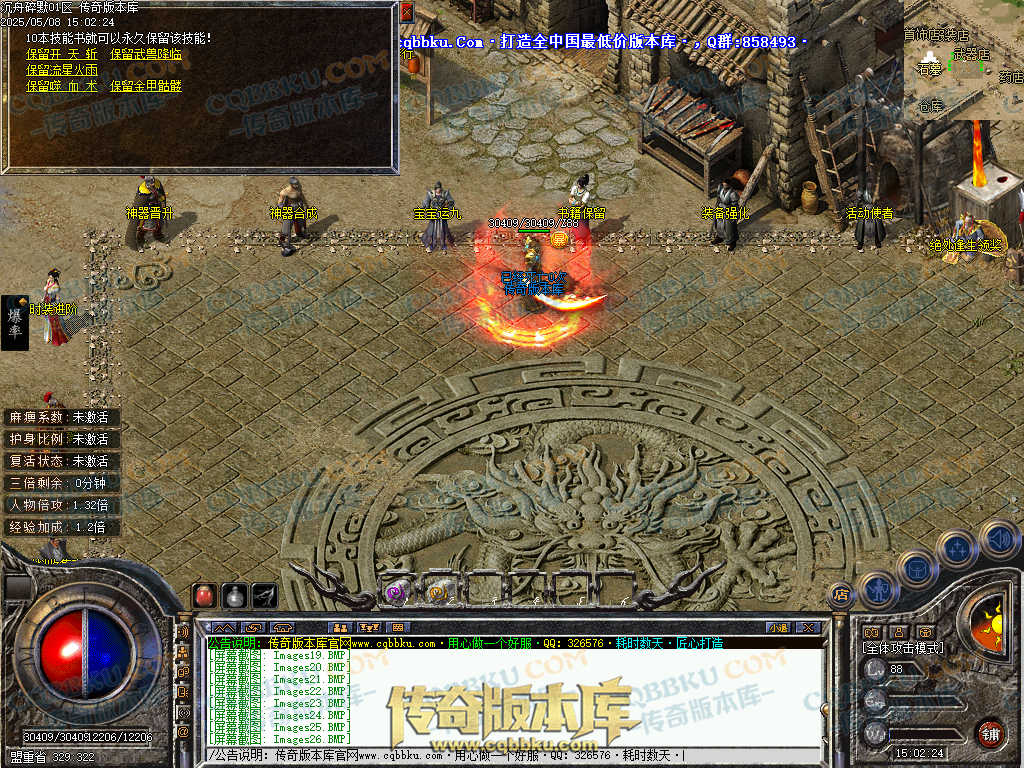Open the 铺 stall button
The height and width of the screenshot is (768, 1024).
990,733
